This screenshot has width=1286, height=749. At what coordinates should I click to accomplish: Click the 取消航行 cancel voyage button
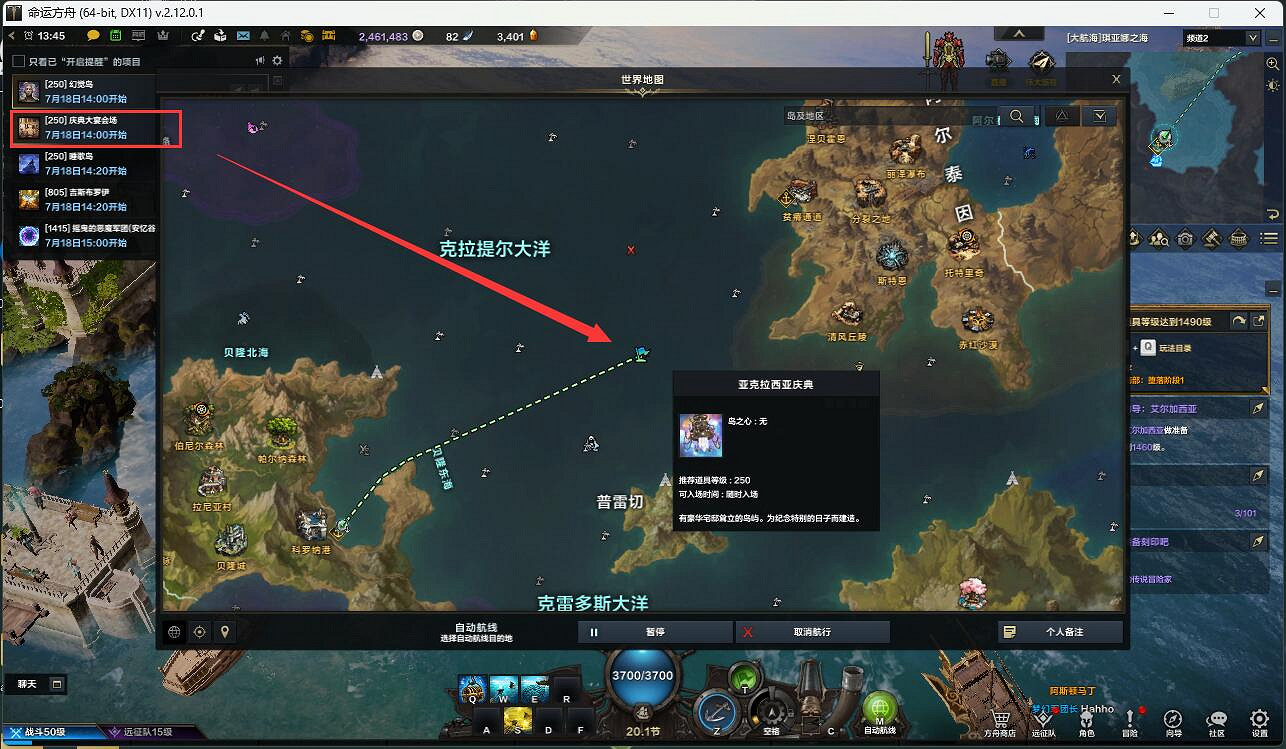point(812,631)
